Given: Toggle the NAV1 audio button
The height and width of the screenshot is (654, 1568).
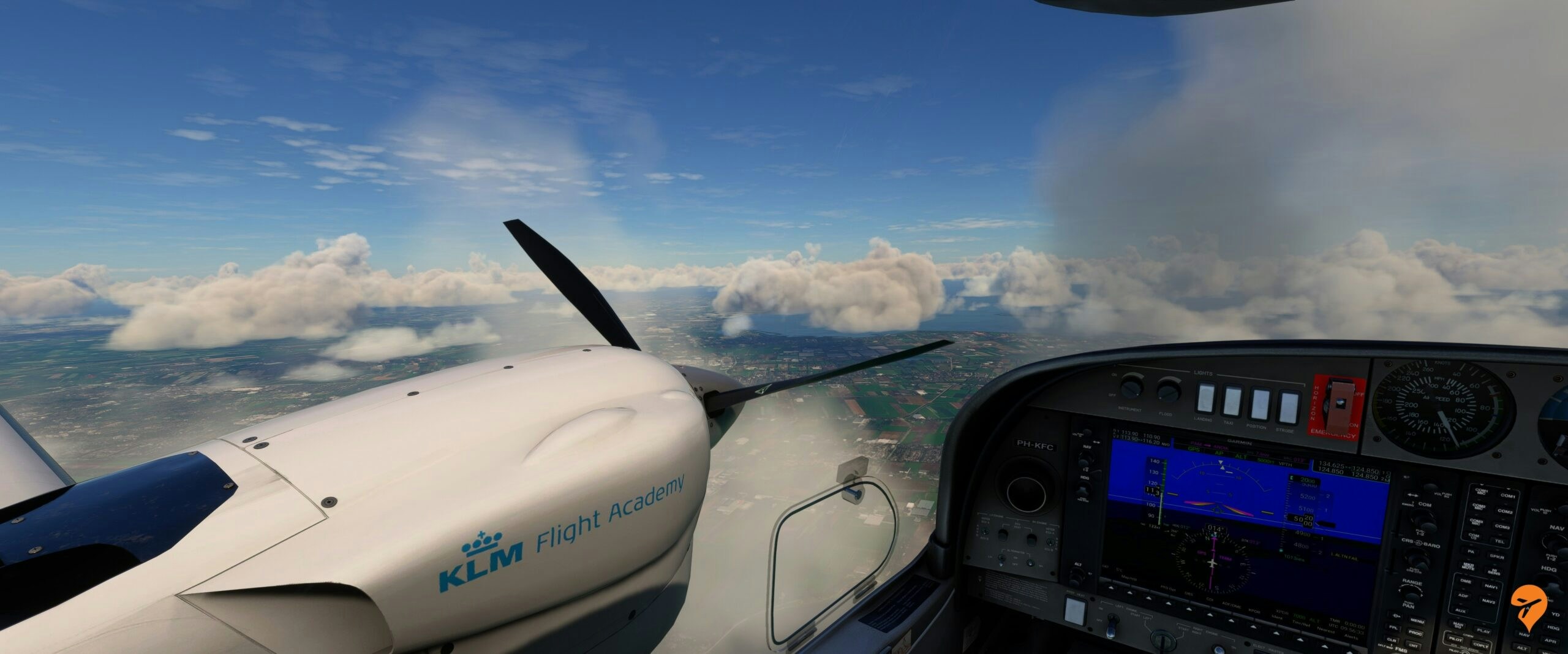Looking at the screenshot, I should coord(1491,588).
